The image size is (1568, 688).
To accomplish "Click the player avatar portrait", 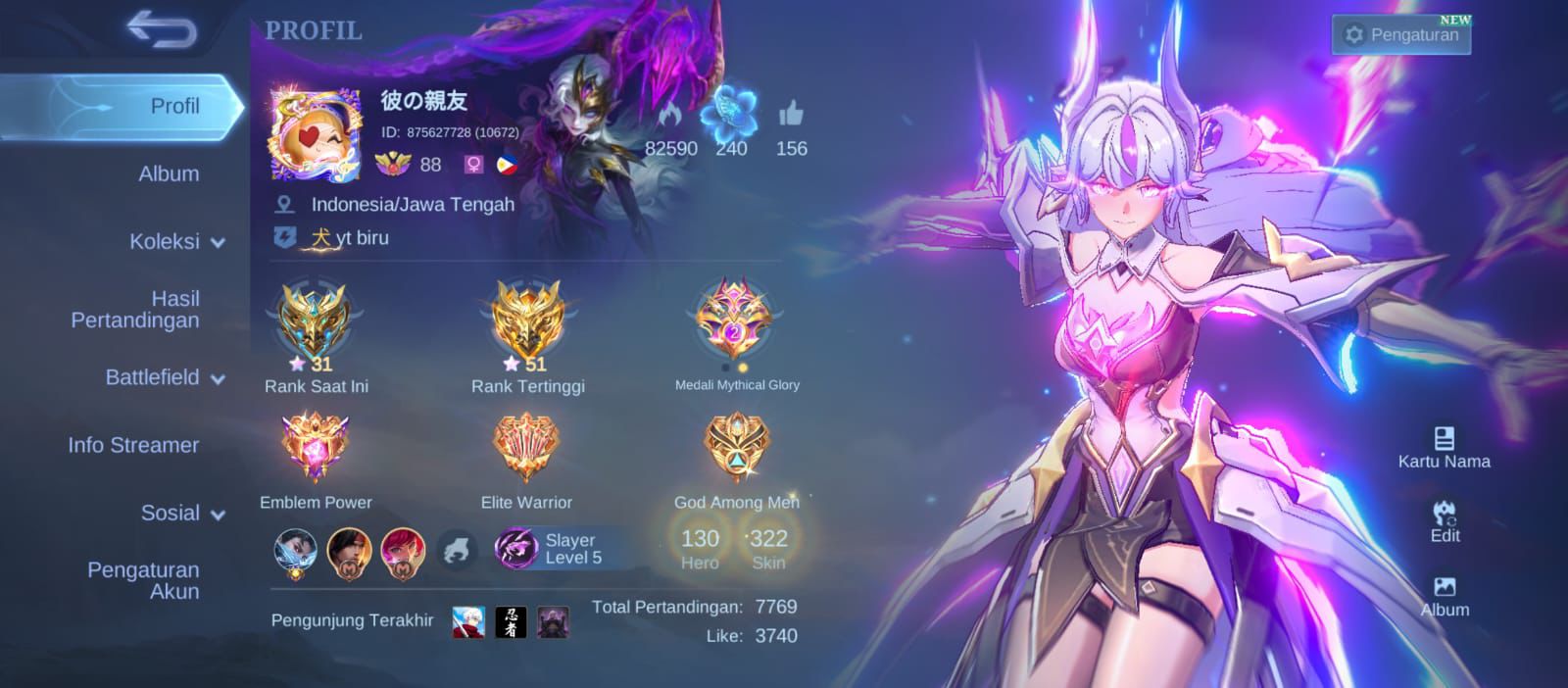I will tap(315, 134).
